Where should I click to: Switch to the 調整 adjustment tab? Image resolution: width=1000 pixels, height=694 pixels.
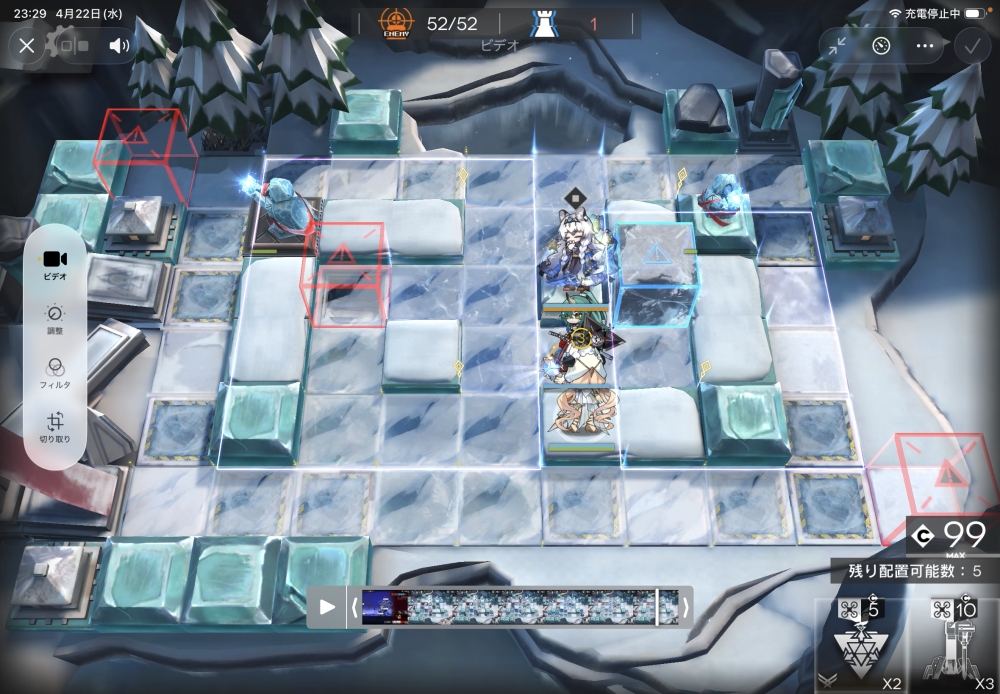click(x=55, y=319)
